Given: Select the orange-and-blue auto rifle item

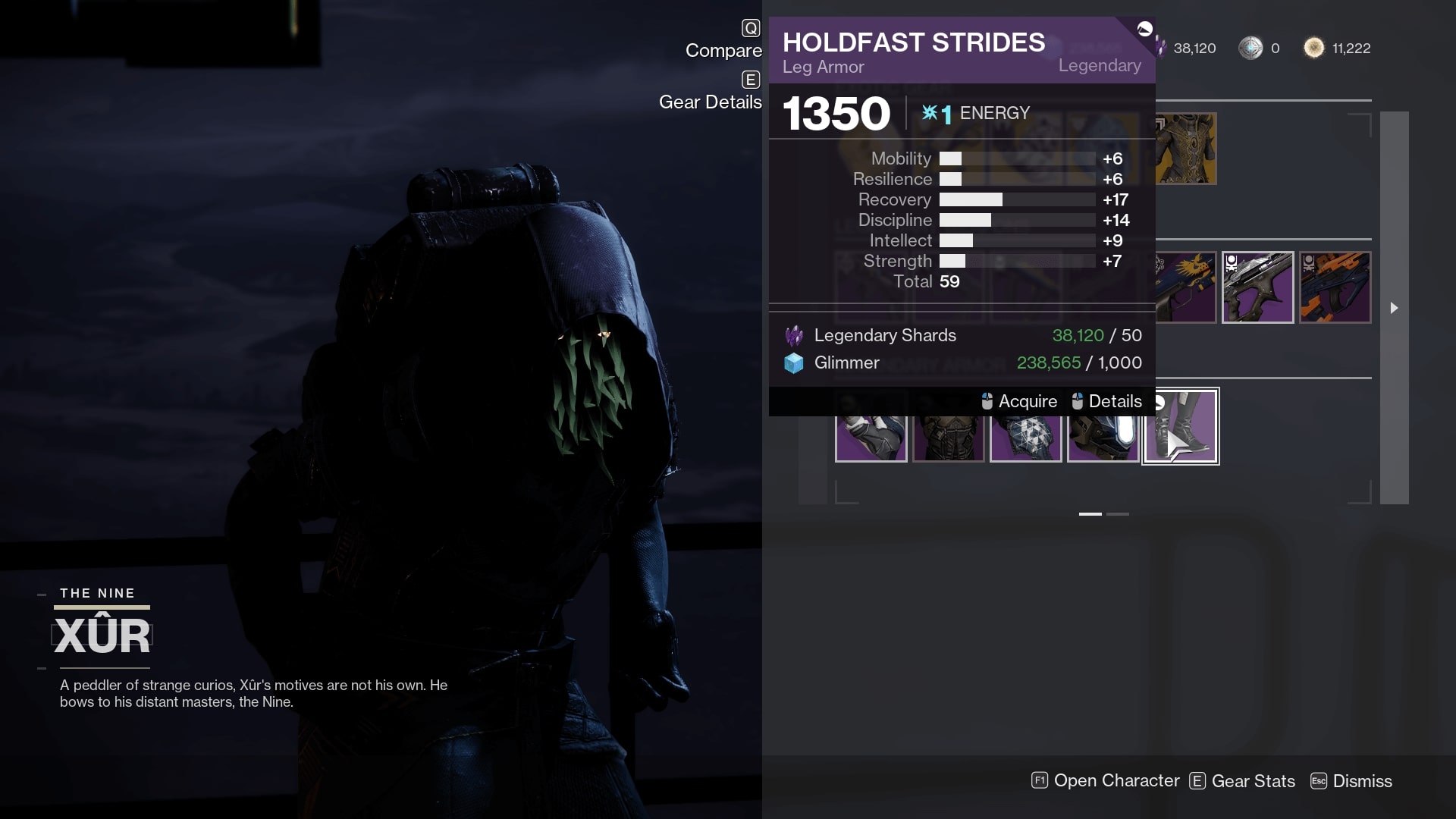Looking at the screenshot, I should (x=1335, y=287).
